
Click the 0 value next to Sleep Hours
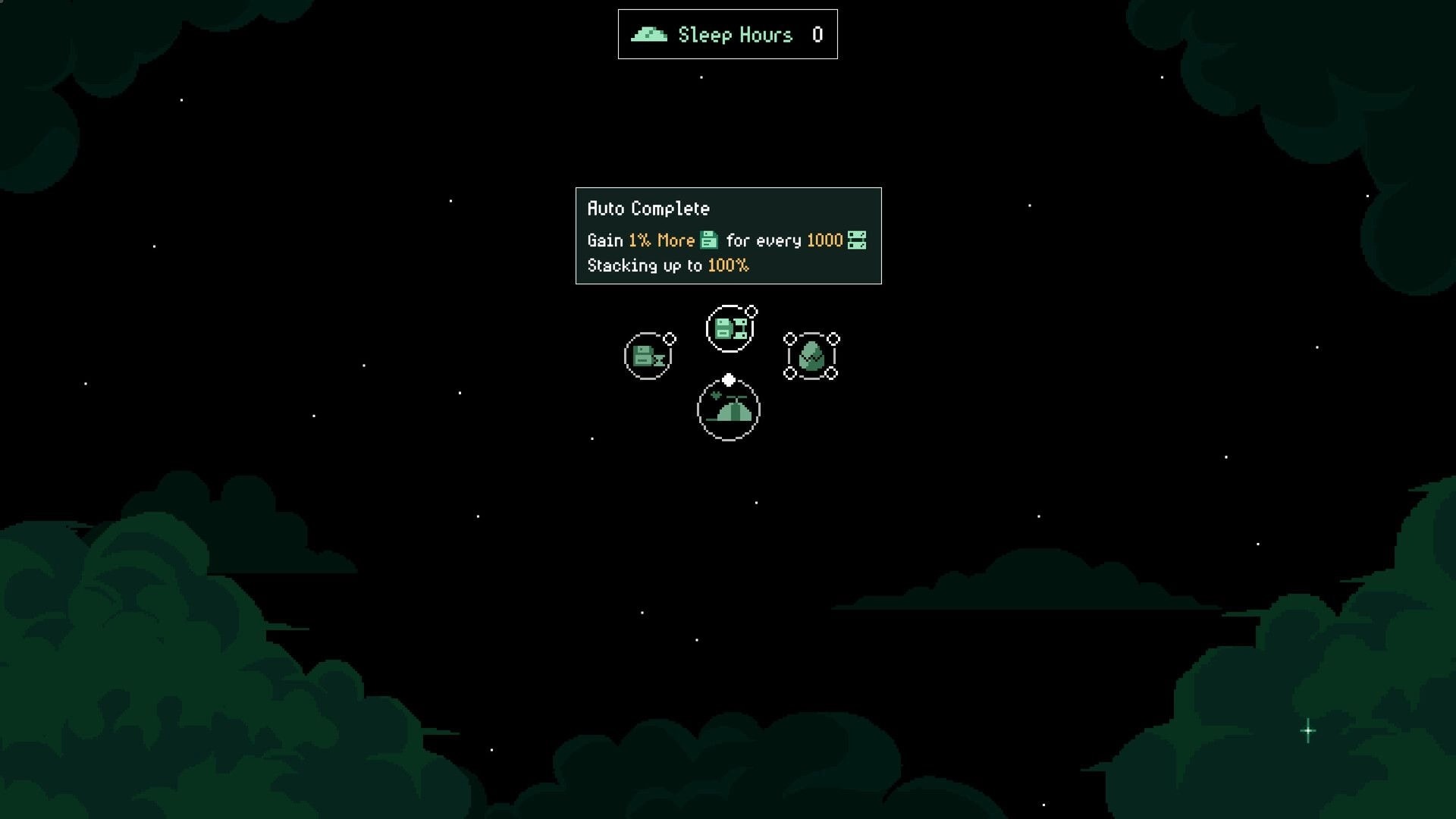pyautogui.click(x=817, y=34)
